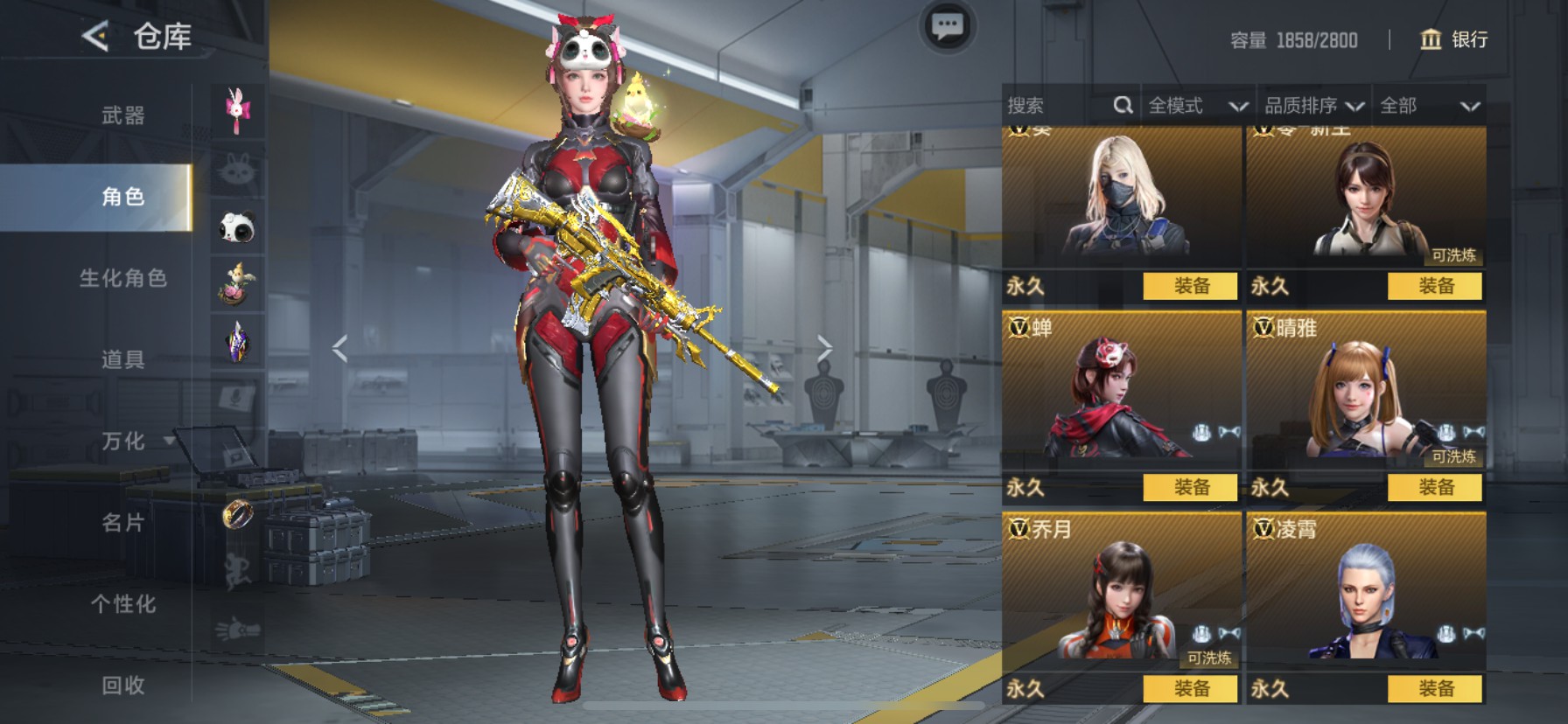
Task: Select the 道具 category
Action: pos(122,359)
